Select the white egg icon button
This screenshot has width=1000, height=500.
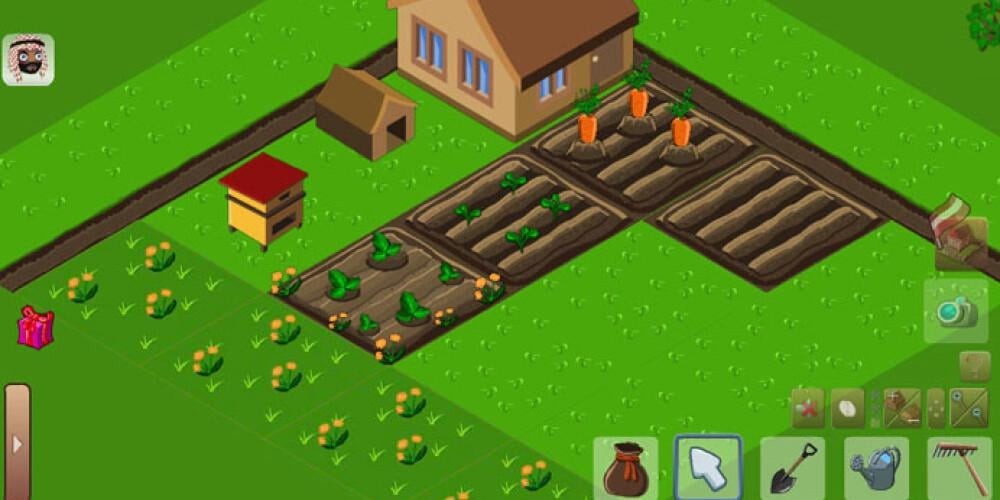pyautogui.click(x=847, y=408)
